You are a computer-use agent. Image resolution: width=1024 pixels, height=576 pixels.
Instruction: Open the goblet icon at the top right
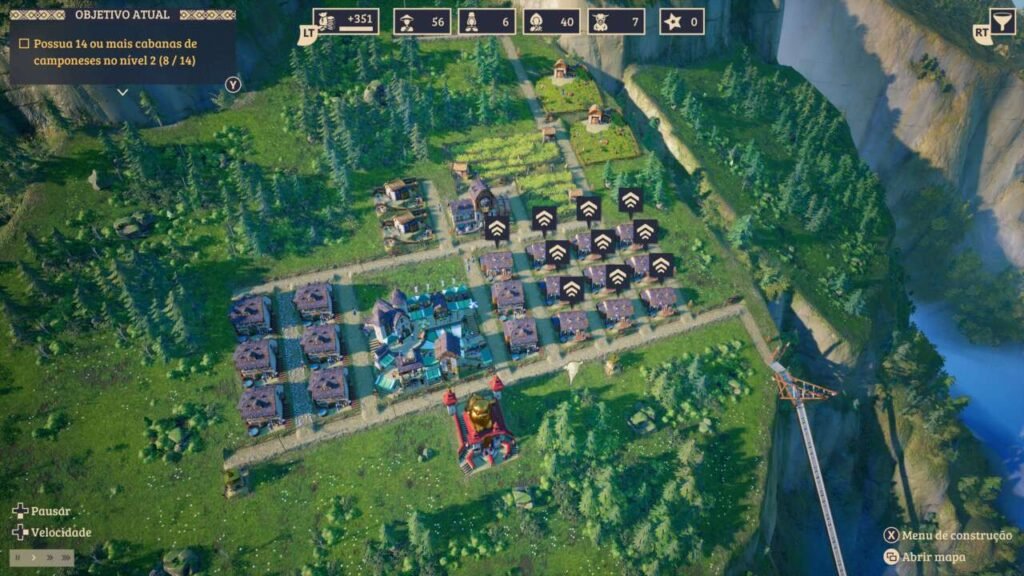[1002, 22]
